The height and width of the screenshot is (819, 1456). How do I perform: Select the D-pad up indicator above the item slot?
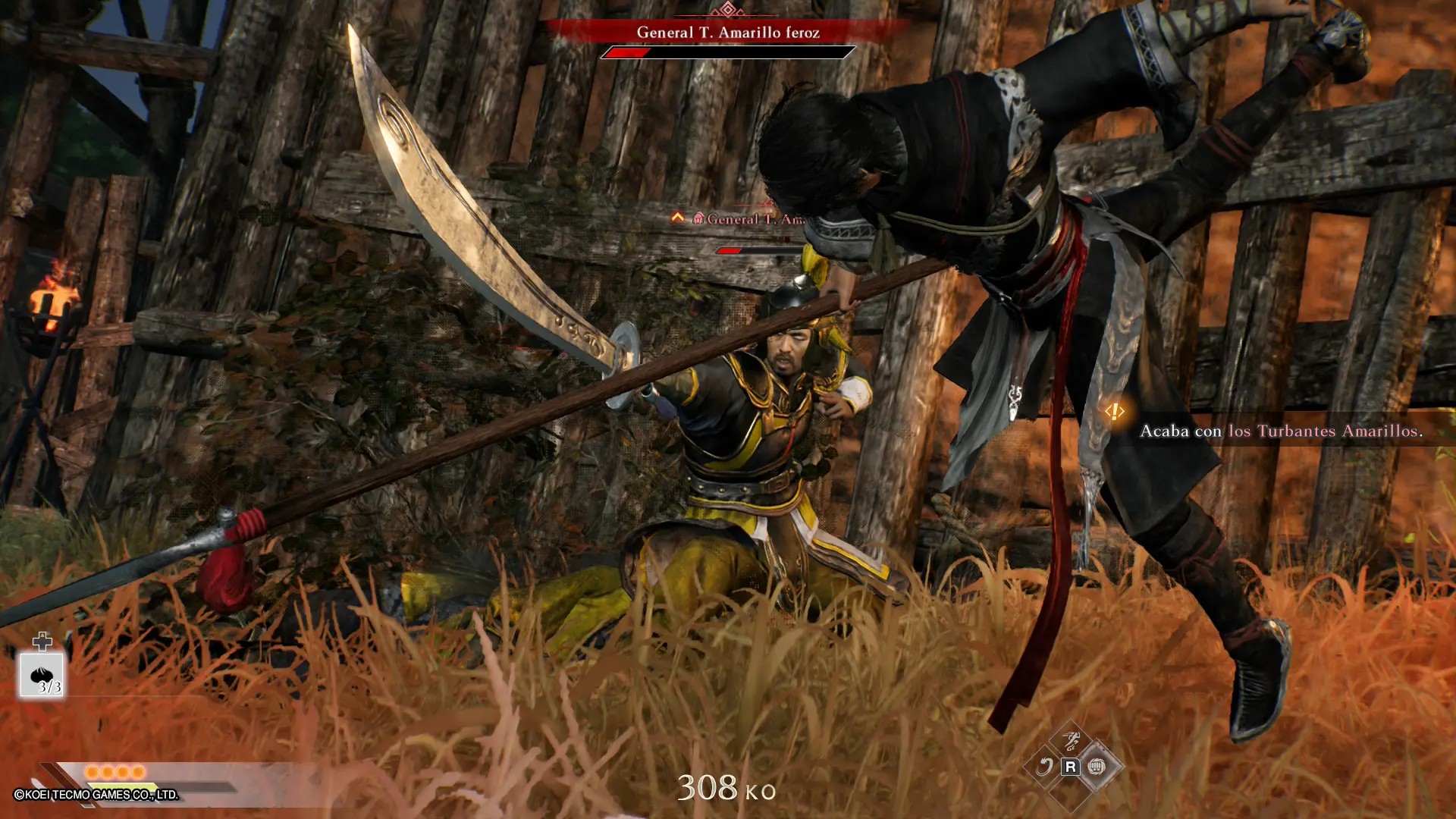42,644
